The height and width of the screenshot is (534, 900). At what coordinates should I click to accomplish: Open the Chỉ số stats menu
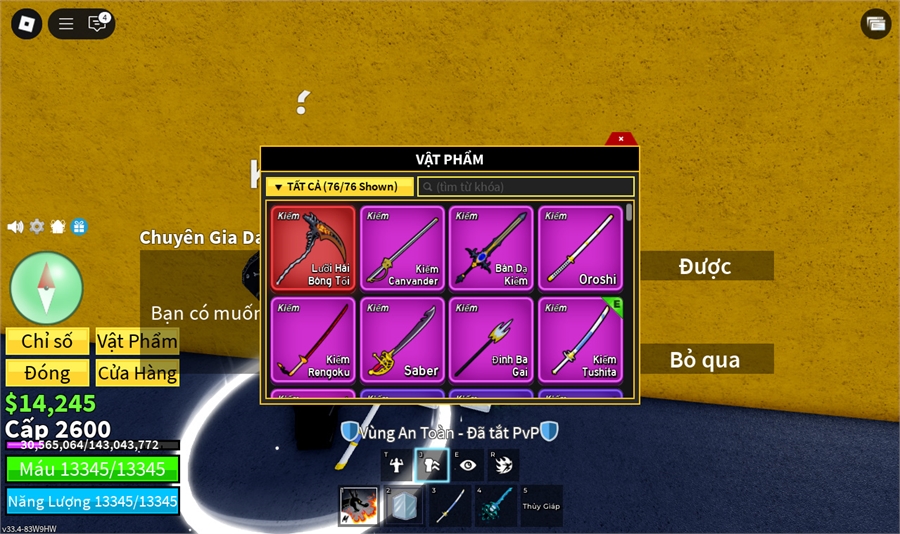47,341
